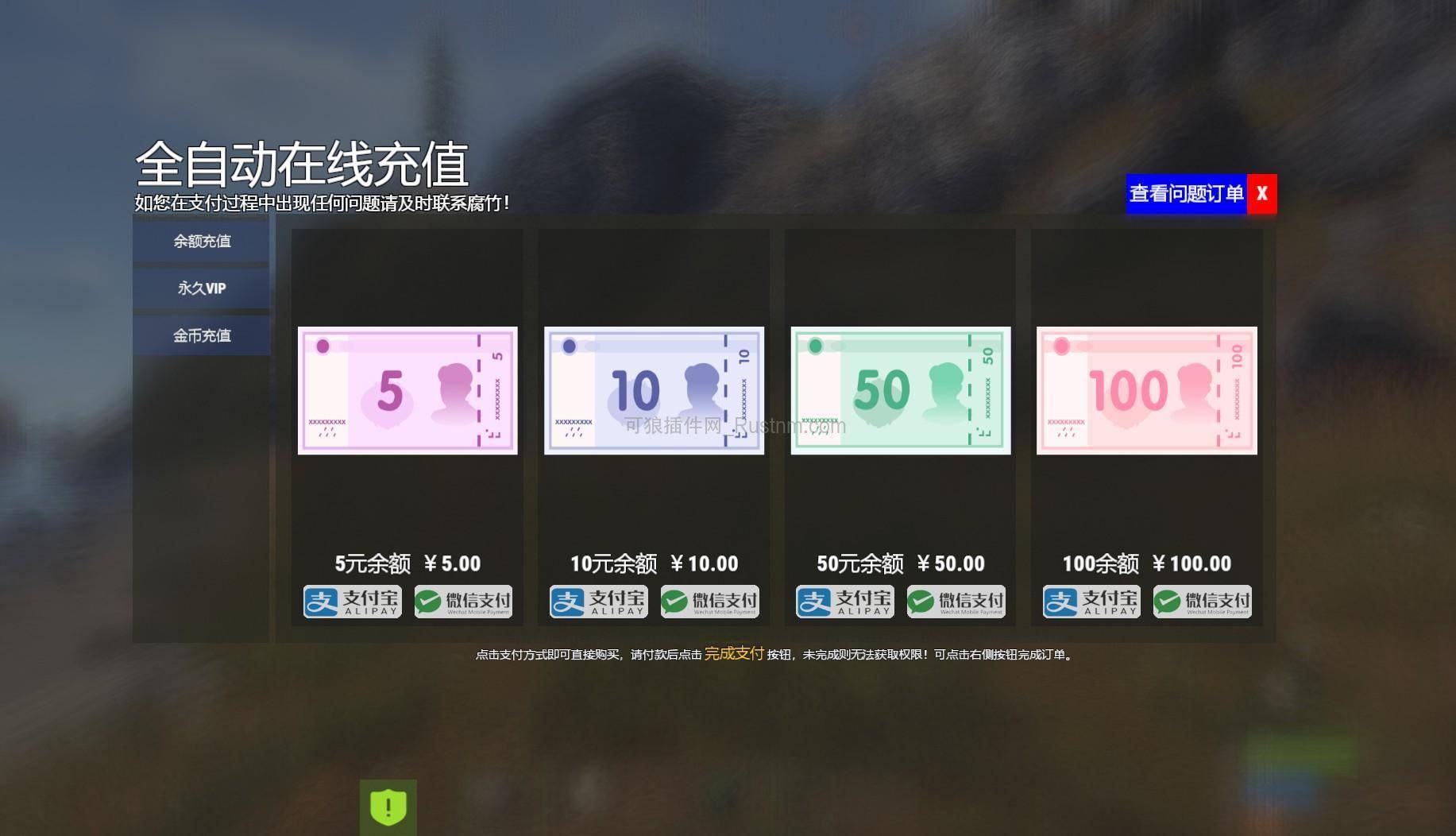This screenshot has height=836, width=1456.
Task: Switch to the 余额充值 tab
Action: click(x=201, y=241)
